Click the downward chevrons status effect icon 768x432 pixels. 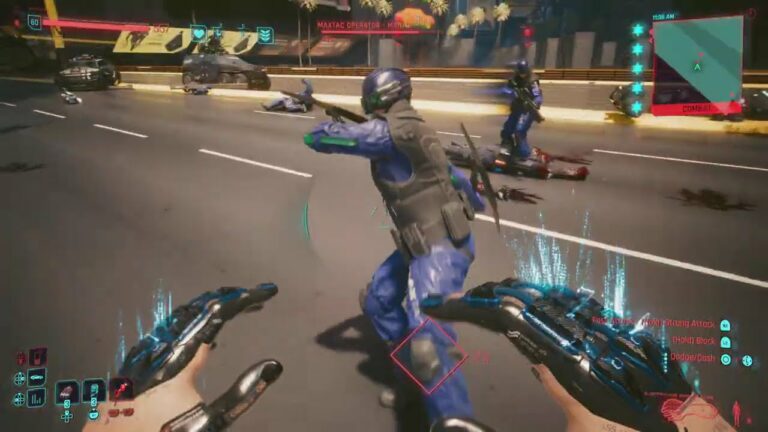click(x=265, y=35)
